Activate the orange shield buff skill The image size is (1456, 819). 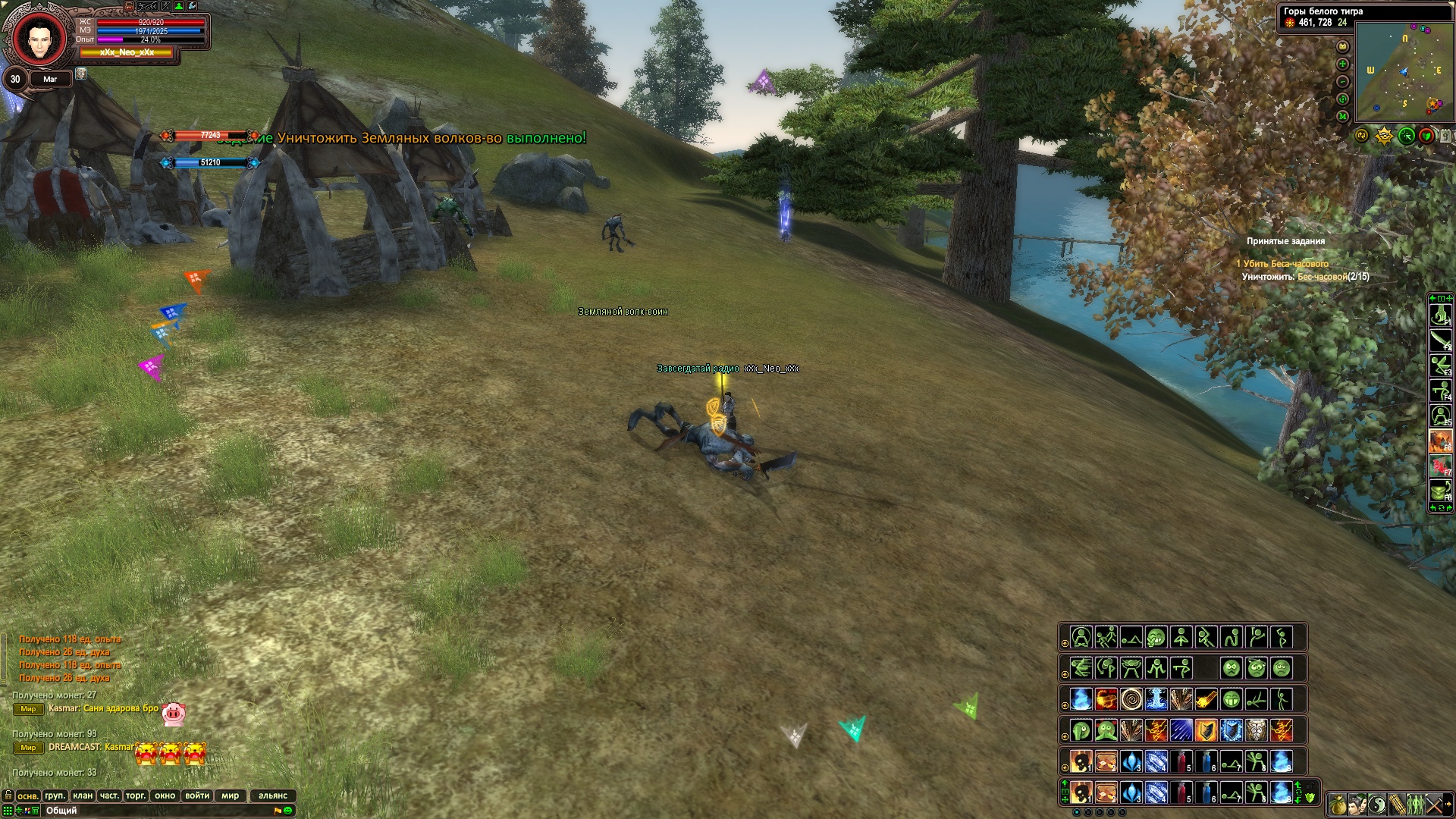pos(1207,730)
